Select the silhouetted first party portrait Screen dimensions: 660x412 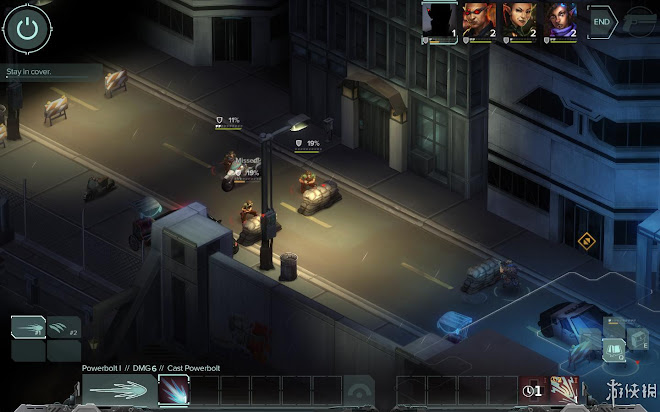(x=439, y=20)
